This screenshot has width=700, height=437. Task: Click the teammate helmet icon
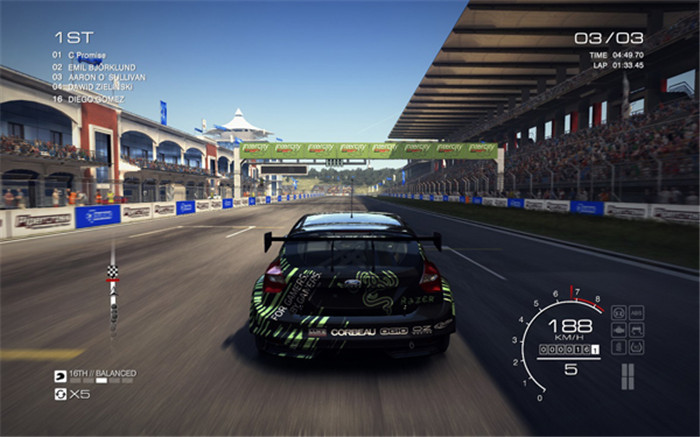pyautogui.click(x=60, y=376)
